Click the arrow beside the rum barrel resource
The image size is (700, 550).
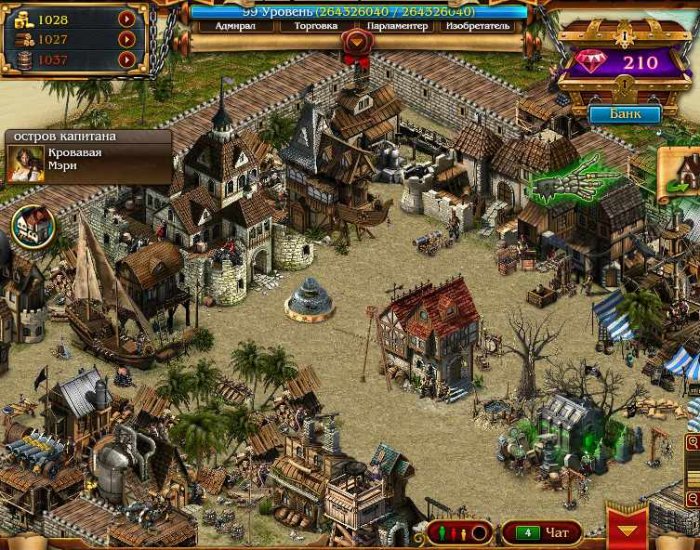tap(127, 59)
